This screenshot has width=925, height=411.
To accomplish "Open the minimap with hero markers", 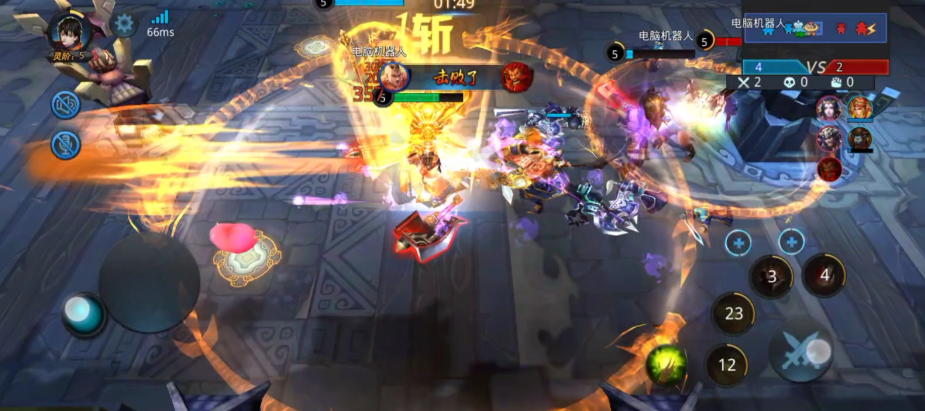I will point(815,28).
